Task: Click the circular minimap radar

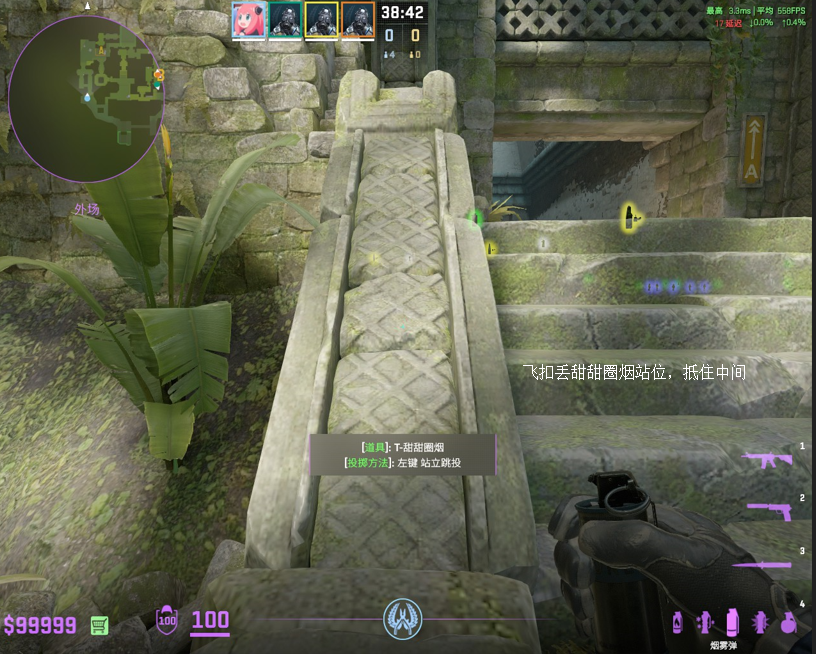Action: [86, 98]
